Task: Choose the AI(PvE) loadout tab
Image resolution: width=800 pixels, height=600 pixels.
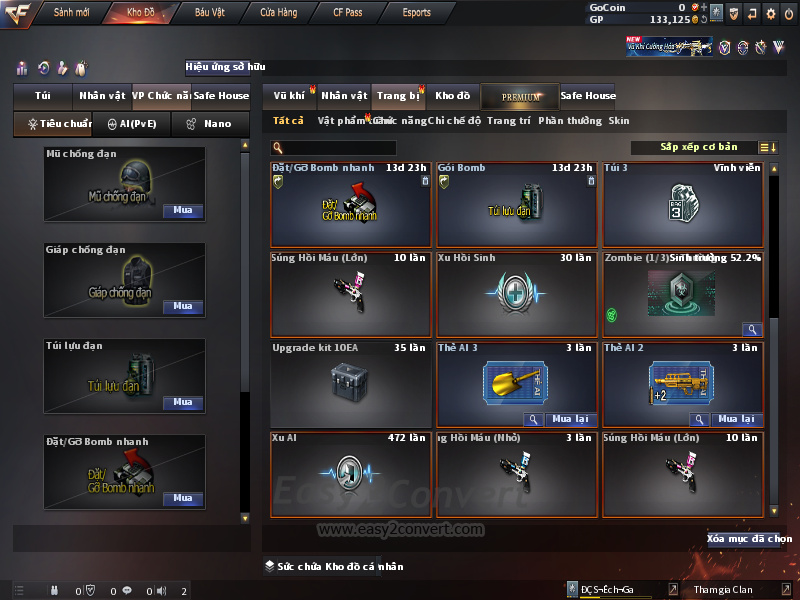Action: (131, 124)
